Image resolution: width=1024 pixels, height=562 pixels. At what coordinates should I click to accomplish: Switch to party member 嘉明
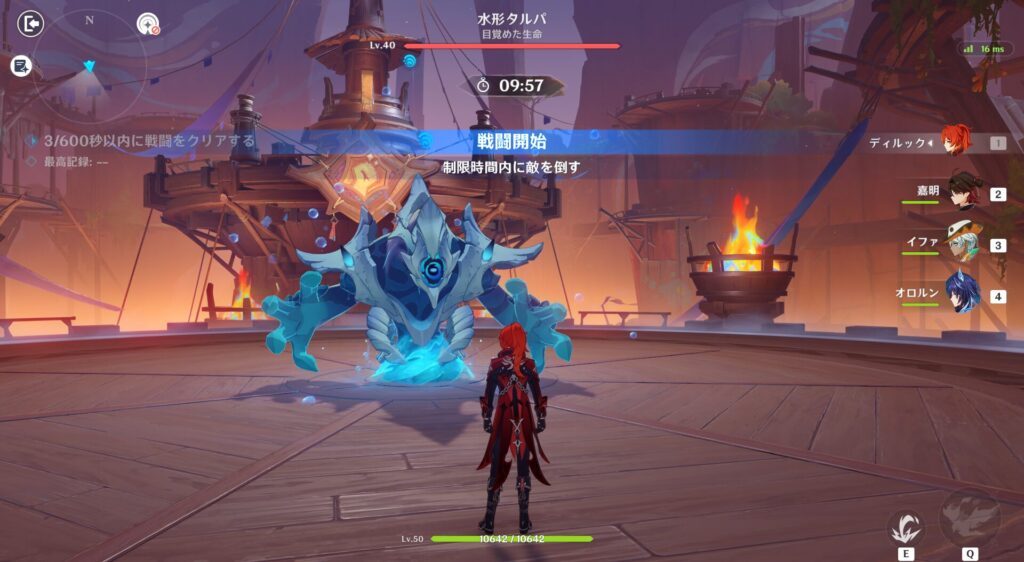(964, 190)
